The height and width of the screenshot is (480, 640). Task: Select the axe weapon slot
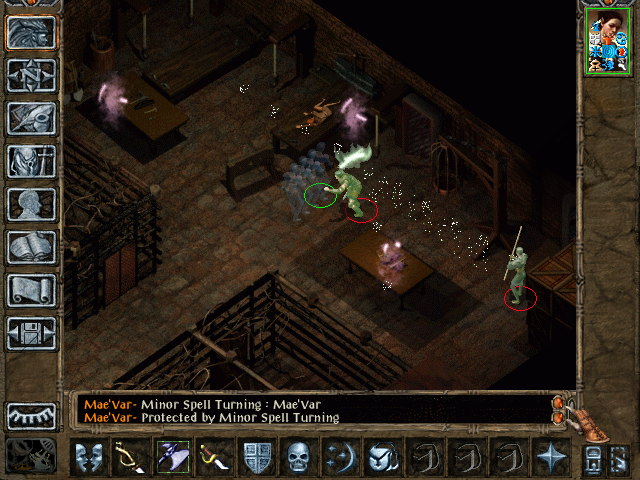pyautogui.click(x=171, y=458)
